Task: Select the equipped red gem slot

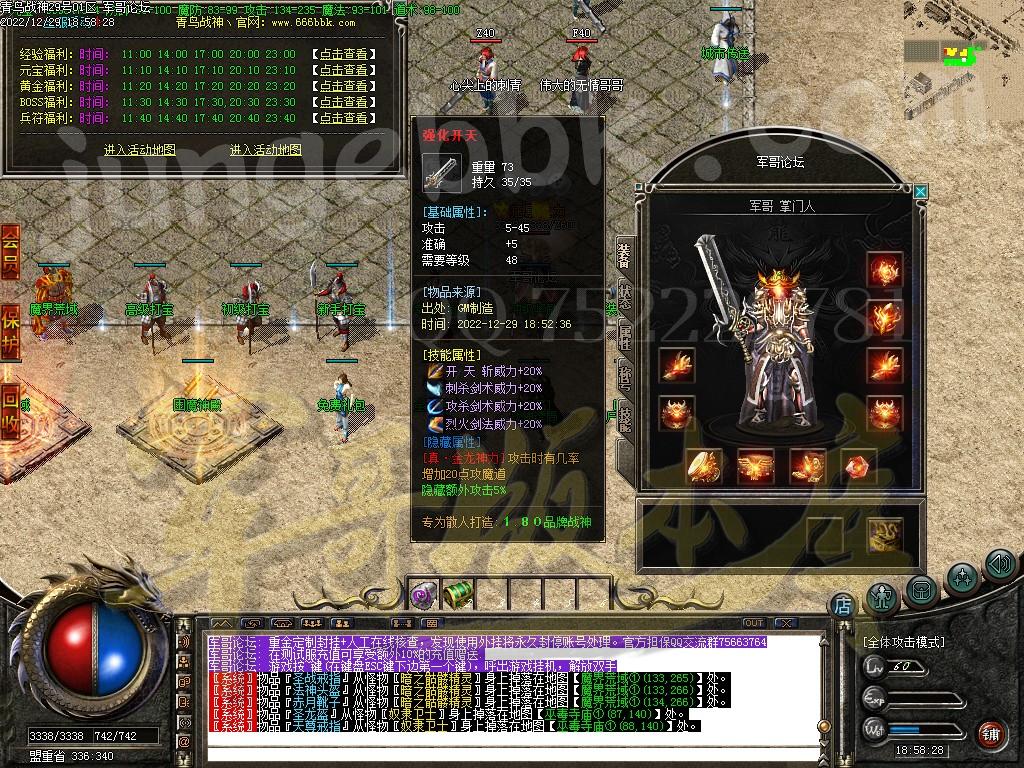Action: 858,465
